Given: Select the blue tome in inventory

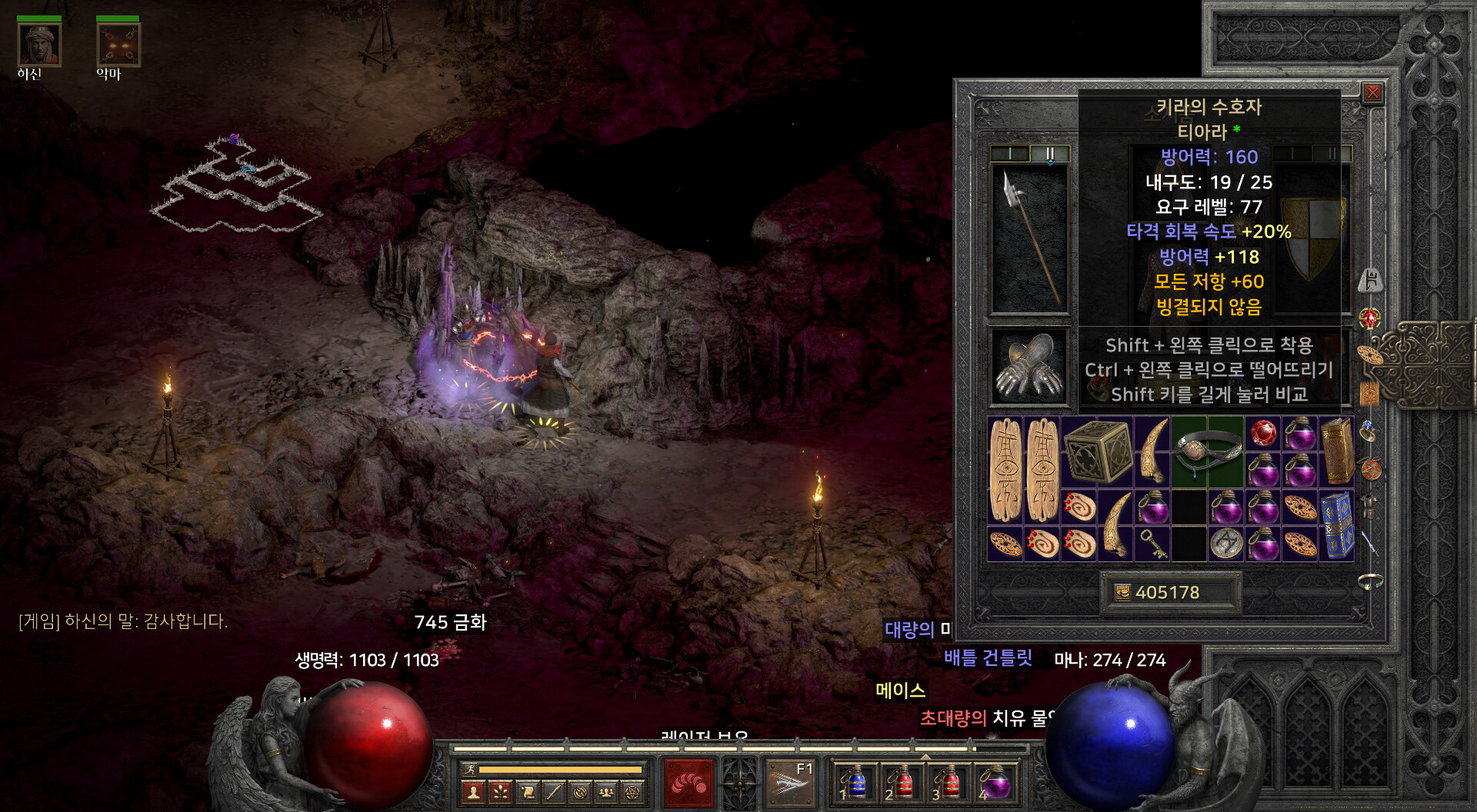Looking at the screenshot, I should [1337, 526].
